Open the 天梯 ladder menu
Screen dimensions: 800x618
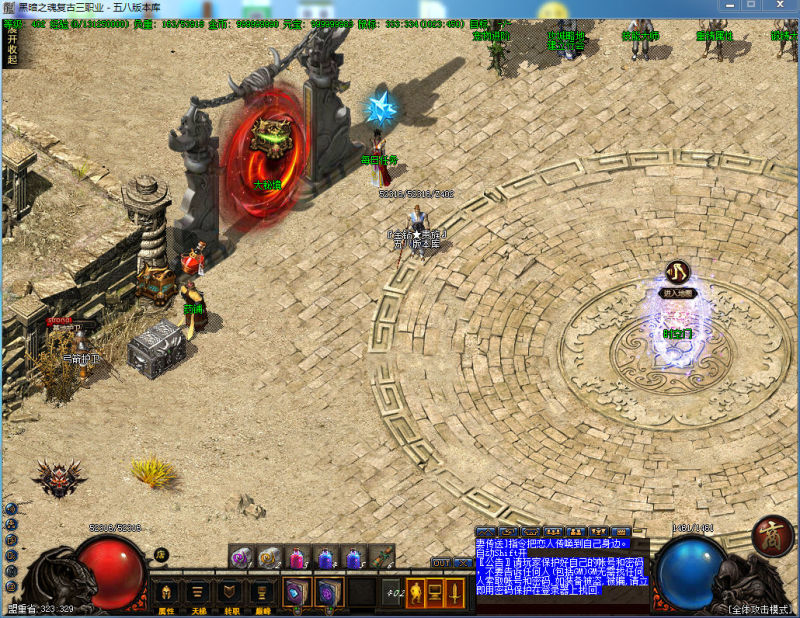tap(198, 592)
